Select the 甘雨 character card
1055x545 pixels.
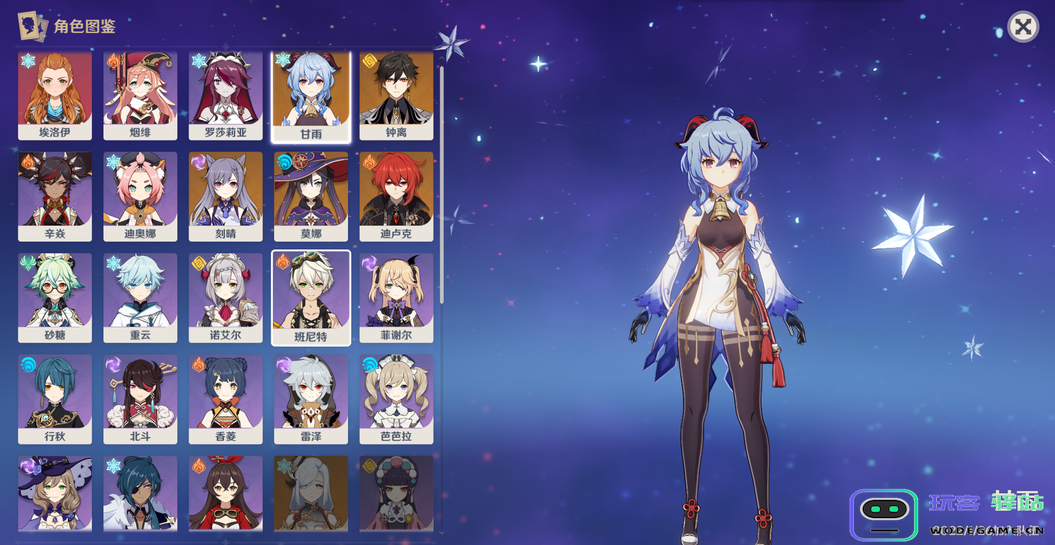tap(311, 95)
